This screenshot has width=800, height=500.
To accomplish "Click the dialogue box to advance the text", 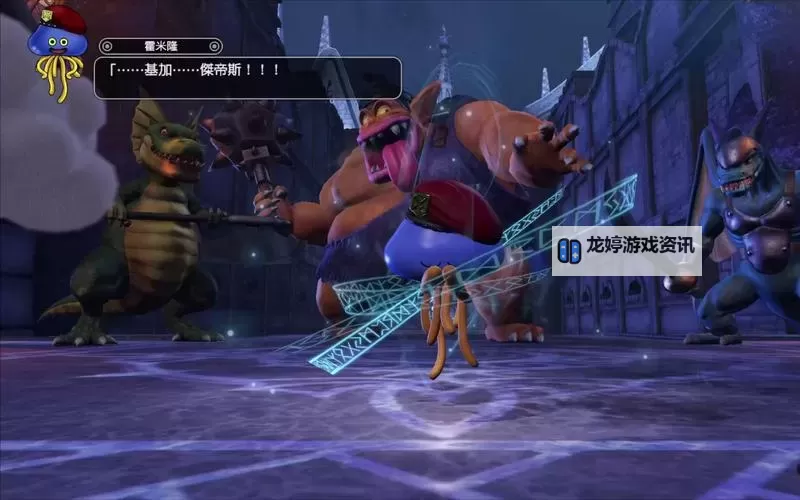I will 248,77.
